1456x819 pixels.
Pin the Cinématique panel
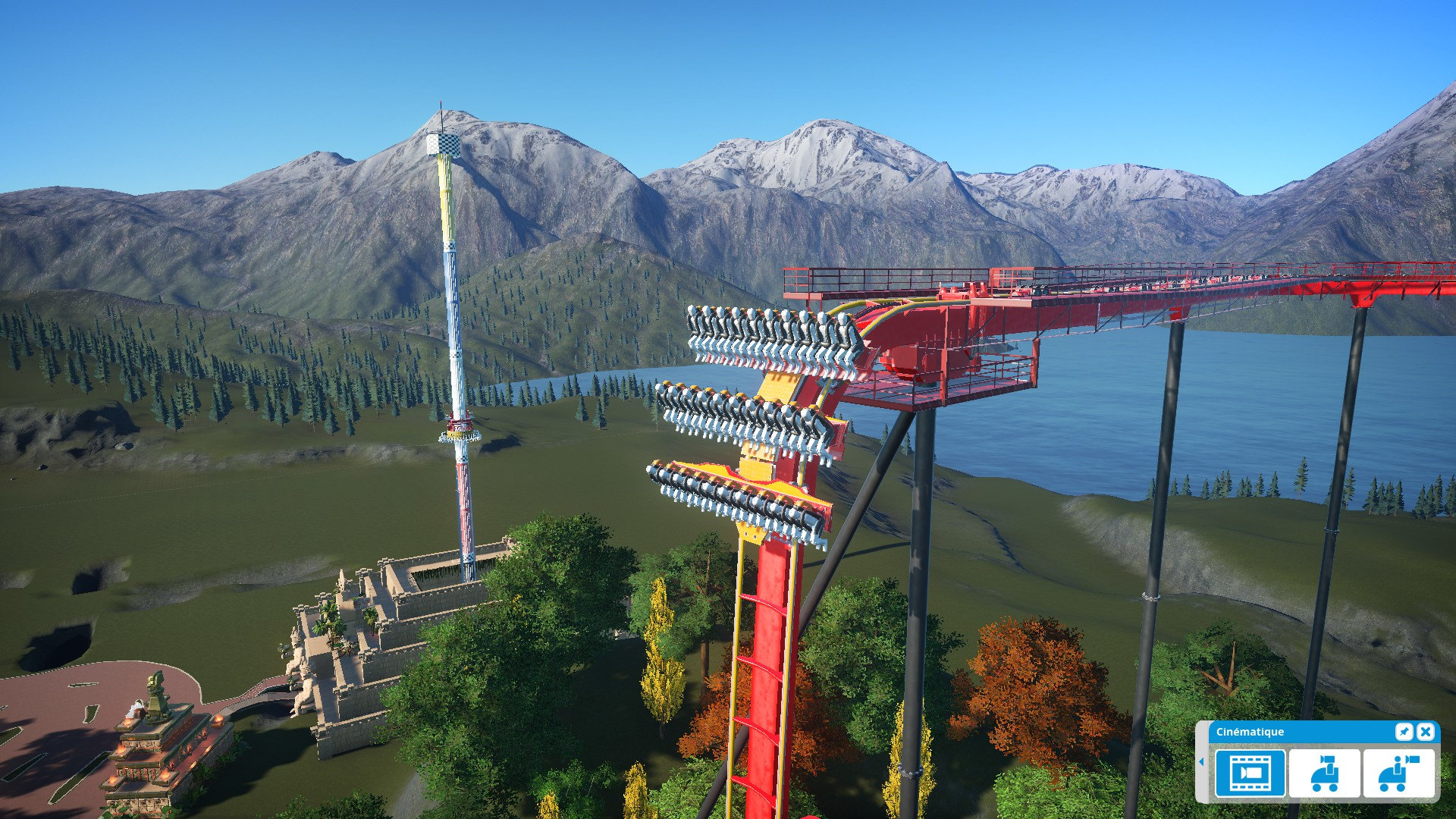(x=1404, y=731)
